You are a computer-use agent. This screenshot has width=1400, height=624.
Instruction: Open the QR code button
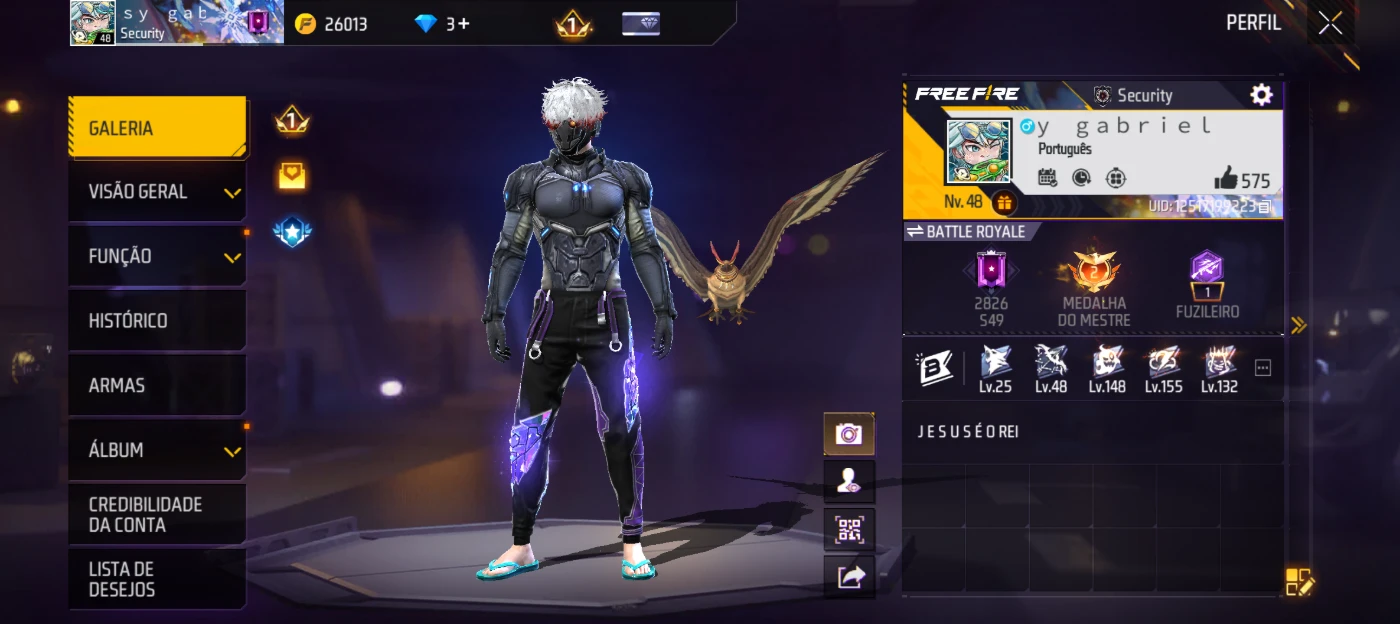pos(849,530)
